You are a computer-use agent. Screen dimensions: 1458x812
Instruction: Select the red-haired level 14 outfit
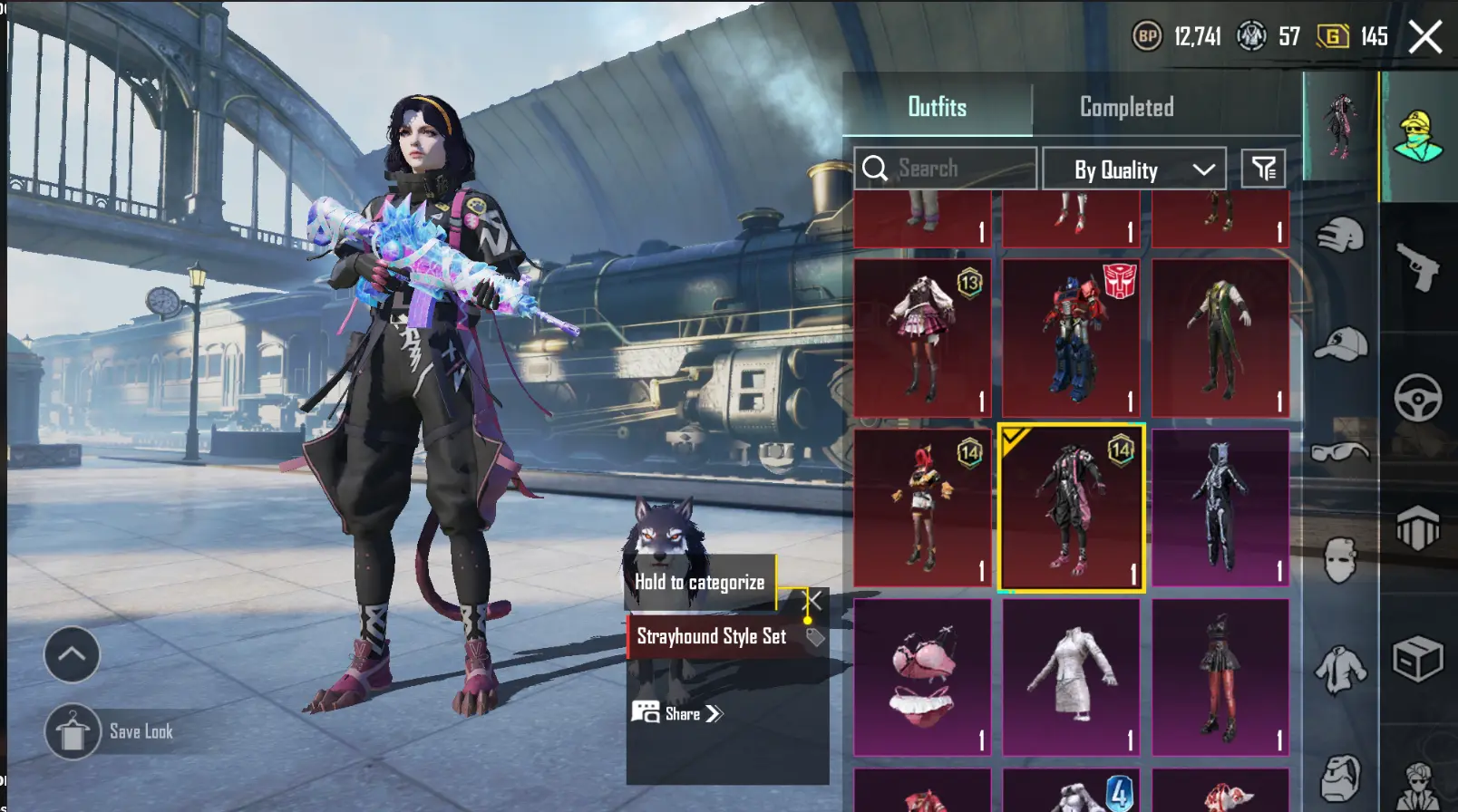(922, 507)
